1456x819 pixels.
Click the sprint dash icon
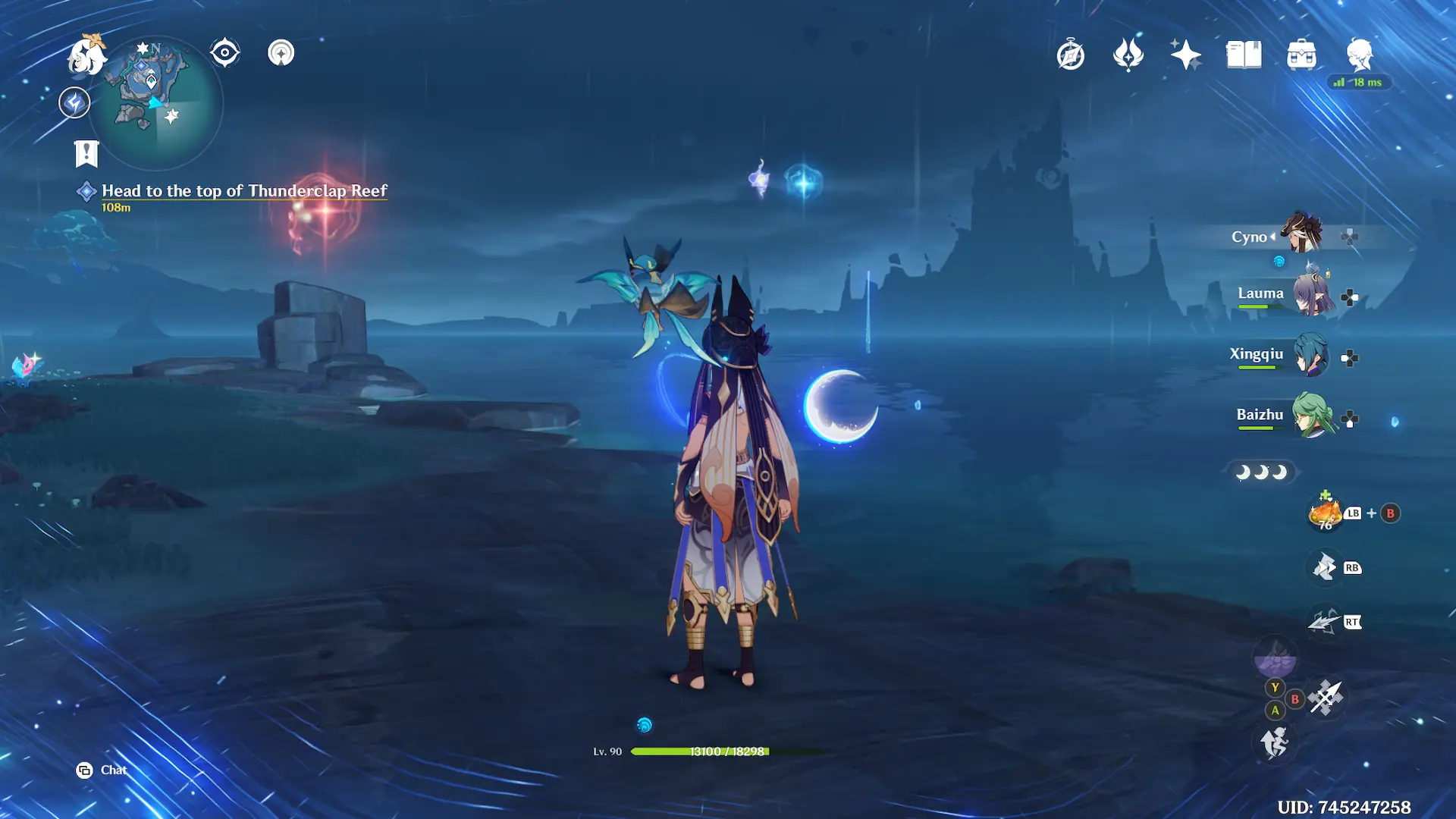(x=1275, y=742)
